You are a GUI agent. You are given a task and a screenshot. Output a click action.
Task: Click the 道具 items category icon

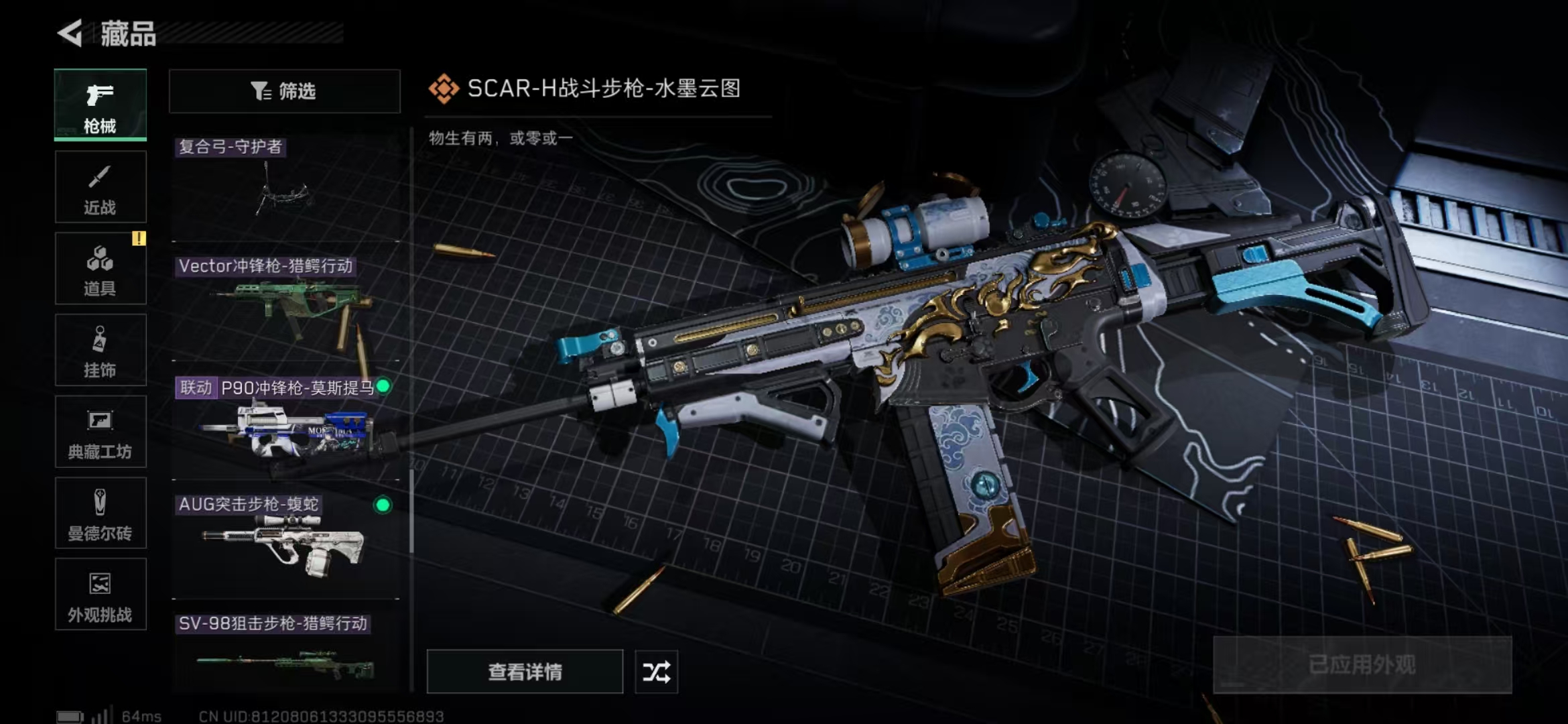click(x=99, y=268)
